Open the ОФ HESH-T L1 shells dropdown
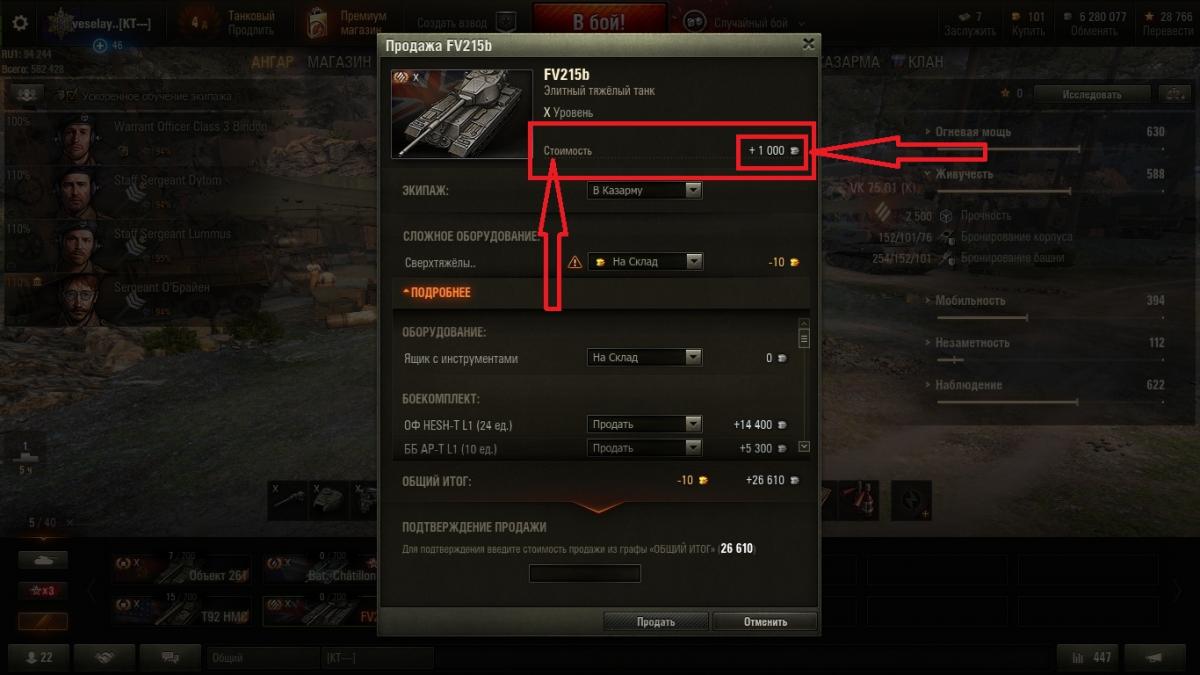Screen dimensions: 1200x675 (x=644, y=424)
